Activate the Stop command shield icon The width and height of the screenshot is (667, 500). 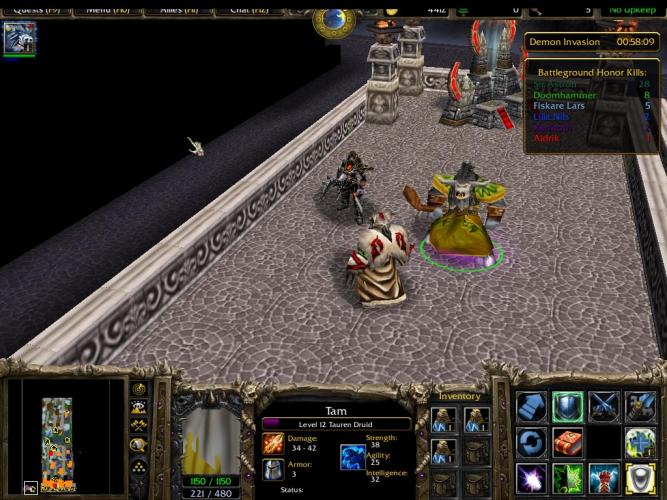click(x=567, y=406)
